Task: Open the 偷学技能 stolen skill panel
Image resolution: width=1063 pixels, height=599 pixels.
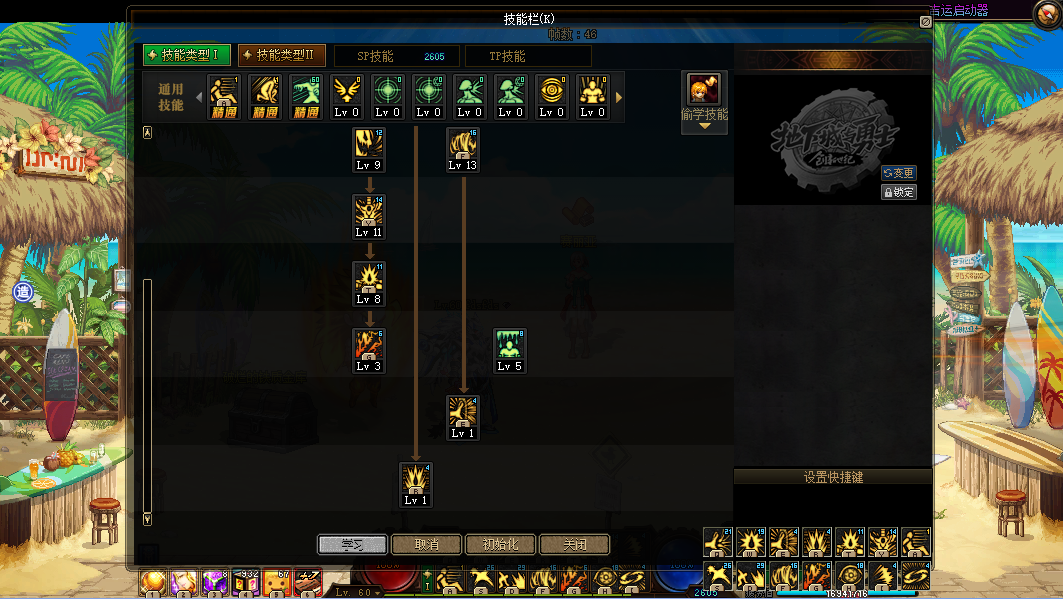Action: [x=704, y=101]
